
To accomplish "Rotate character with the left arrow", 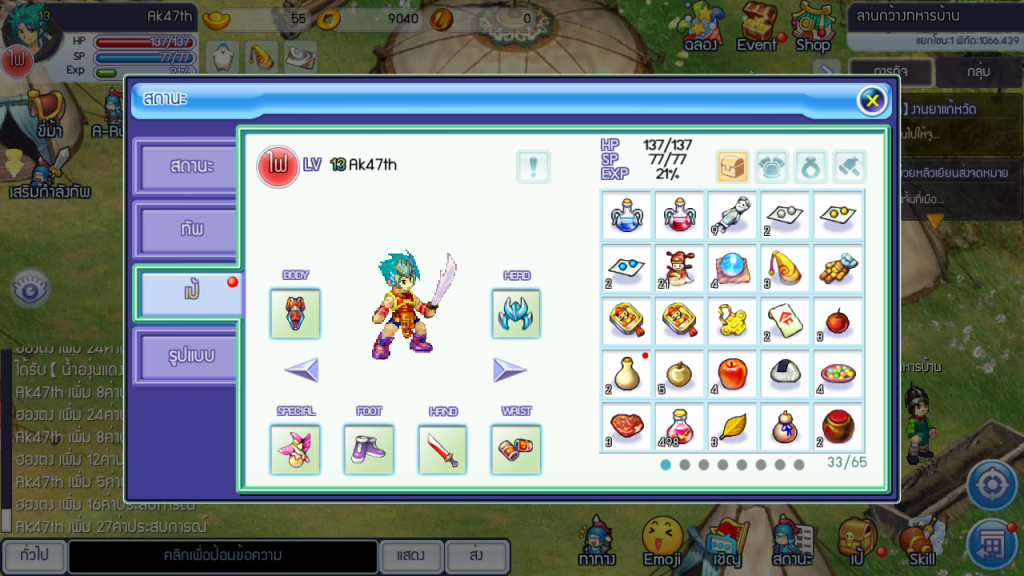I will point(301,371).
